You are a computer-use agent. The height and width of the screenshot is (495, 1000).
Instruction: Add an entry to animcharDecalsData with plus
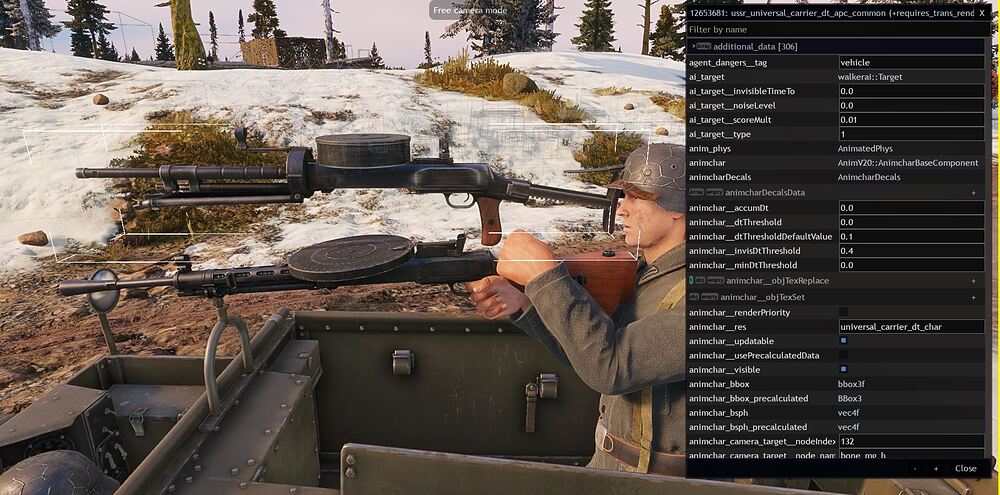click(973, 192)
